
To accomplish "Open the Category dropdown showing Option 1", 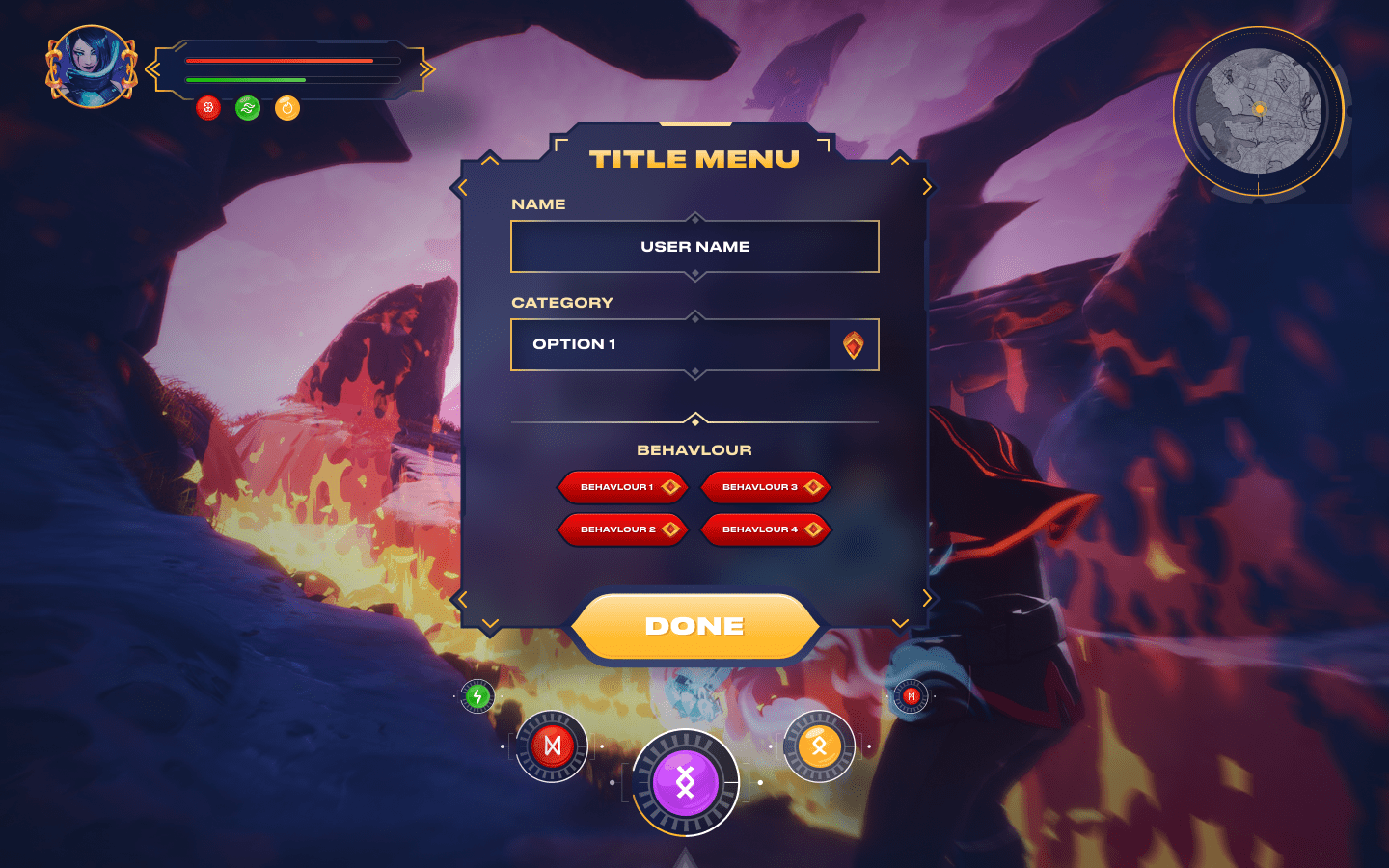I will pos(694,344).
